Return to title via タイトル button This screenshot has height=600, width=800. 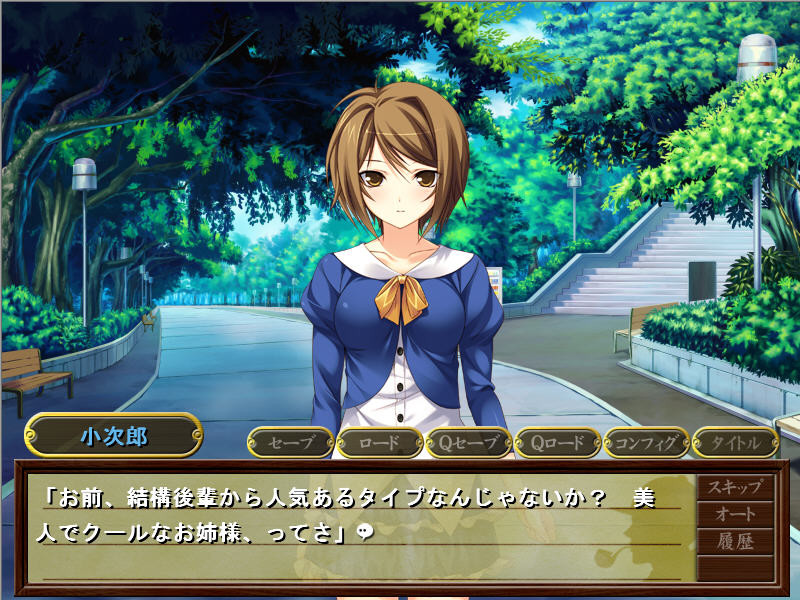(x=735, y=442)
